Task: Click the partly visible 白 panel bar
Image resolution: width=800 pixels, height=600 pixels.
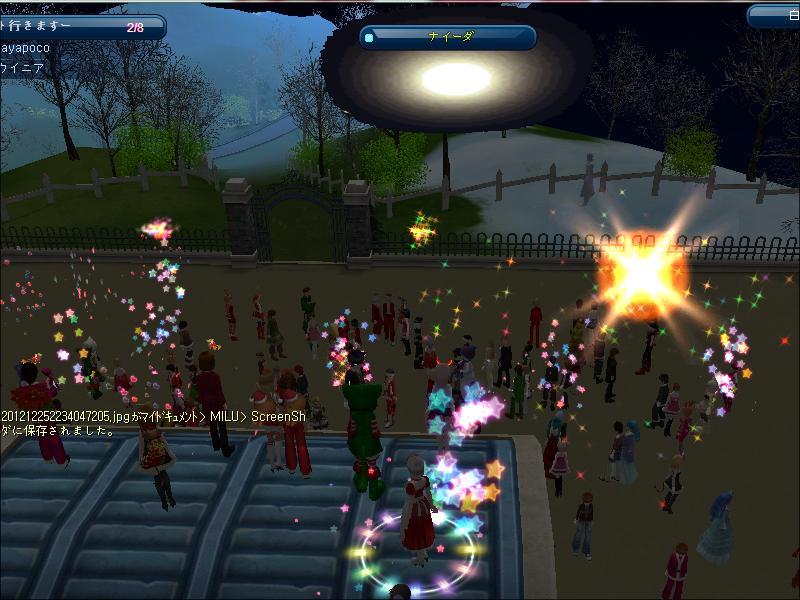Action: pos(774,14)
